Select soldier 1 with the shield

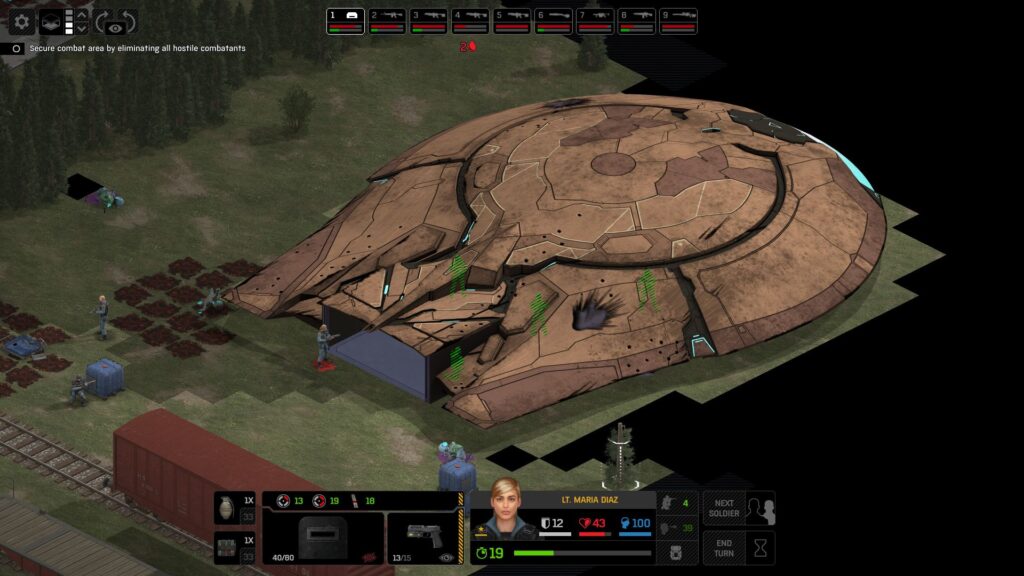(345, 20)
